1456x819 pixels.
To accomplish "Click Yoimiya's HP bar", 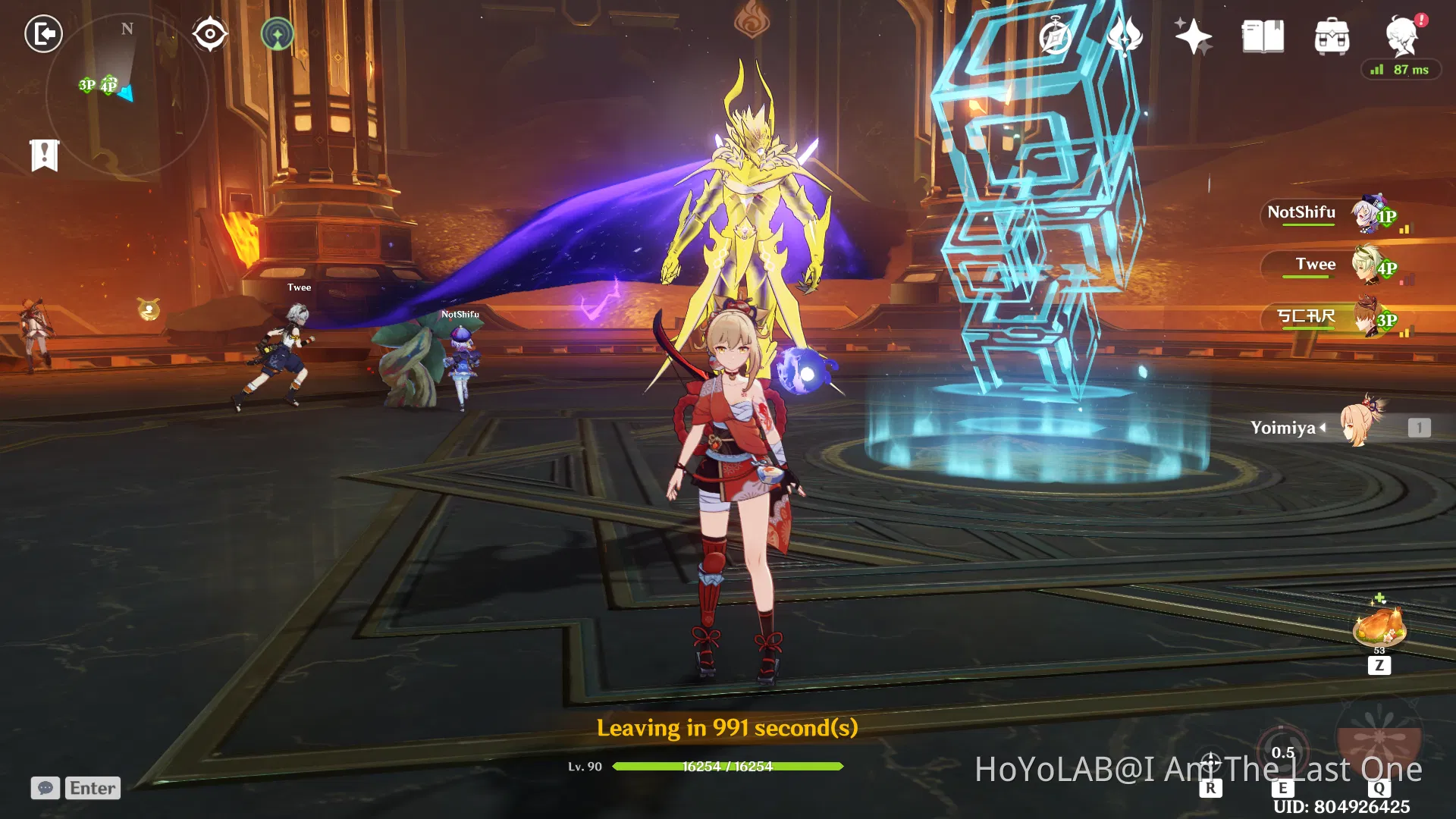I will [x=728, y=767].
